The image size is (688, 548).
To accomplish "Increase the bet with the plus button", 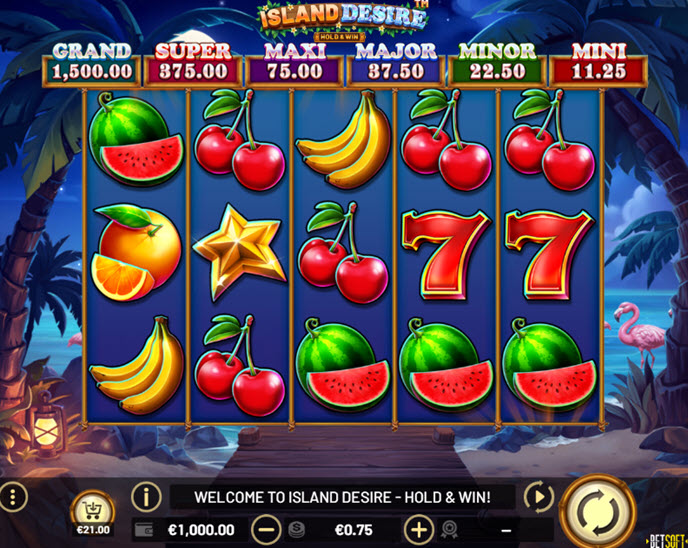I will pyautogui.click(x=418, y=530).
